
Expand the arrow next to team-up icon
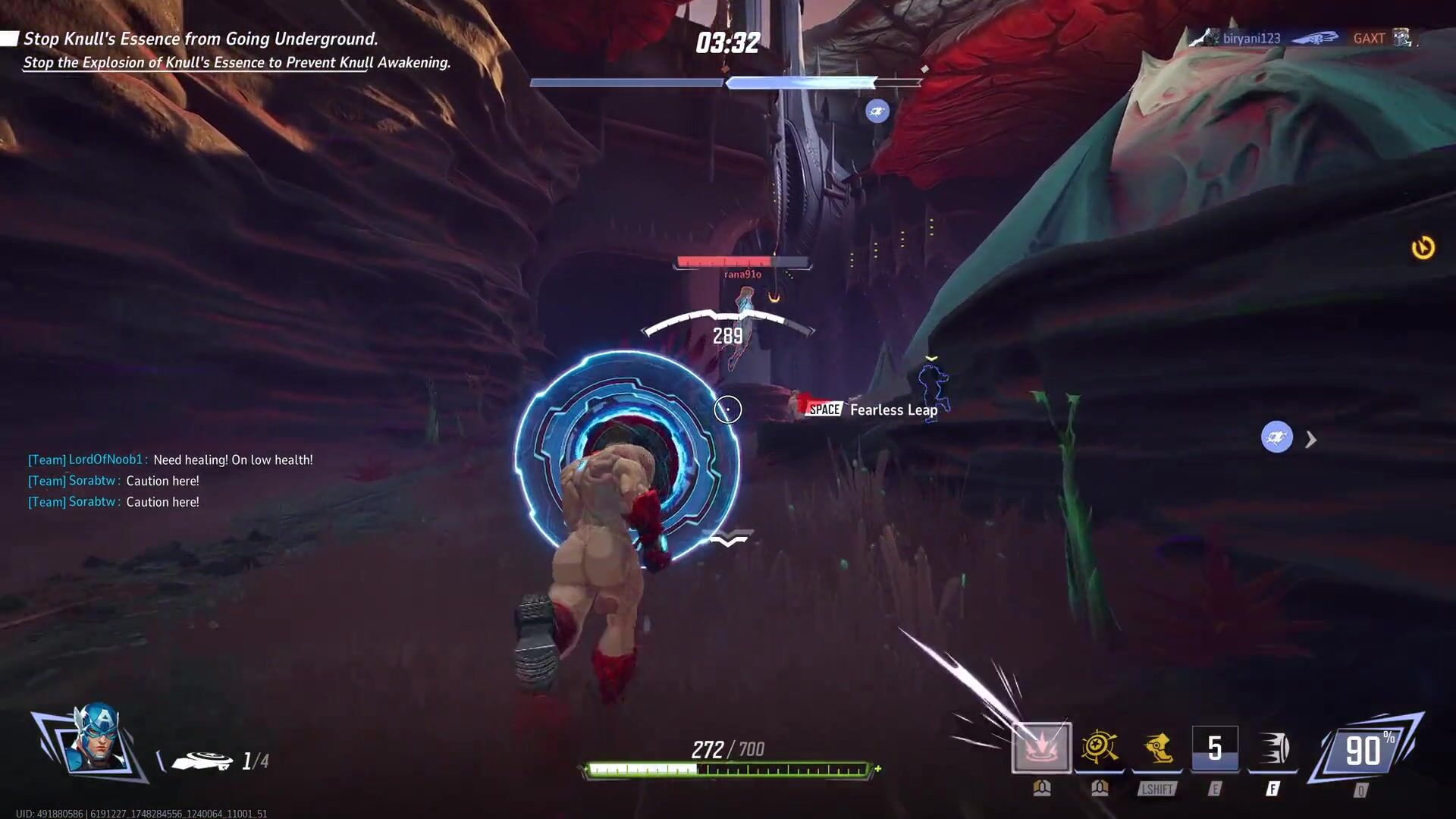pos(1311,439)
